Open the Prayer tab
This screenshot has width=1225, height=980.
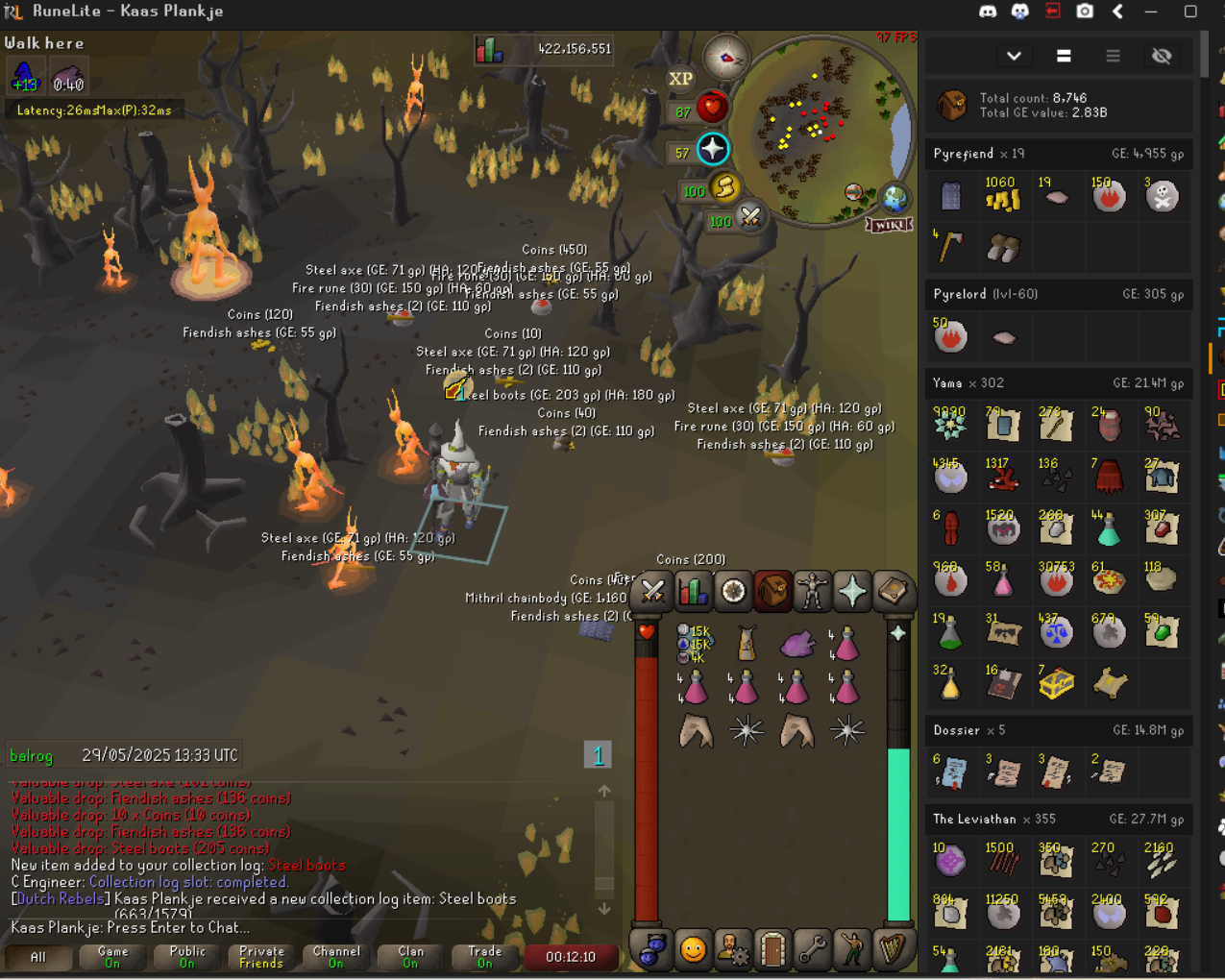coord(852,592)
